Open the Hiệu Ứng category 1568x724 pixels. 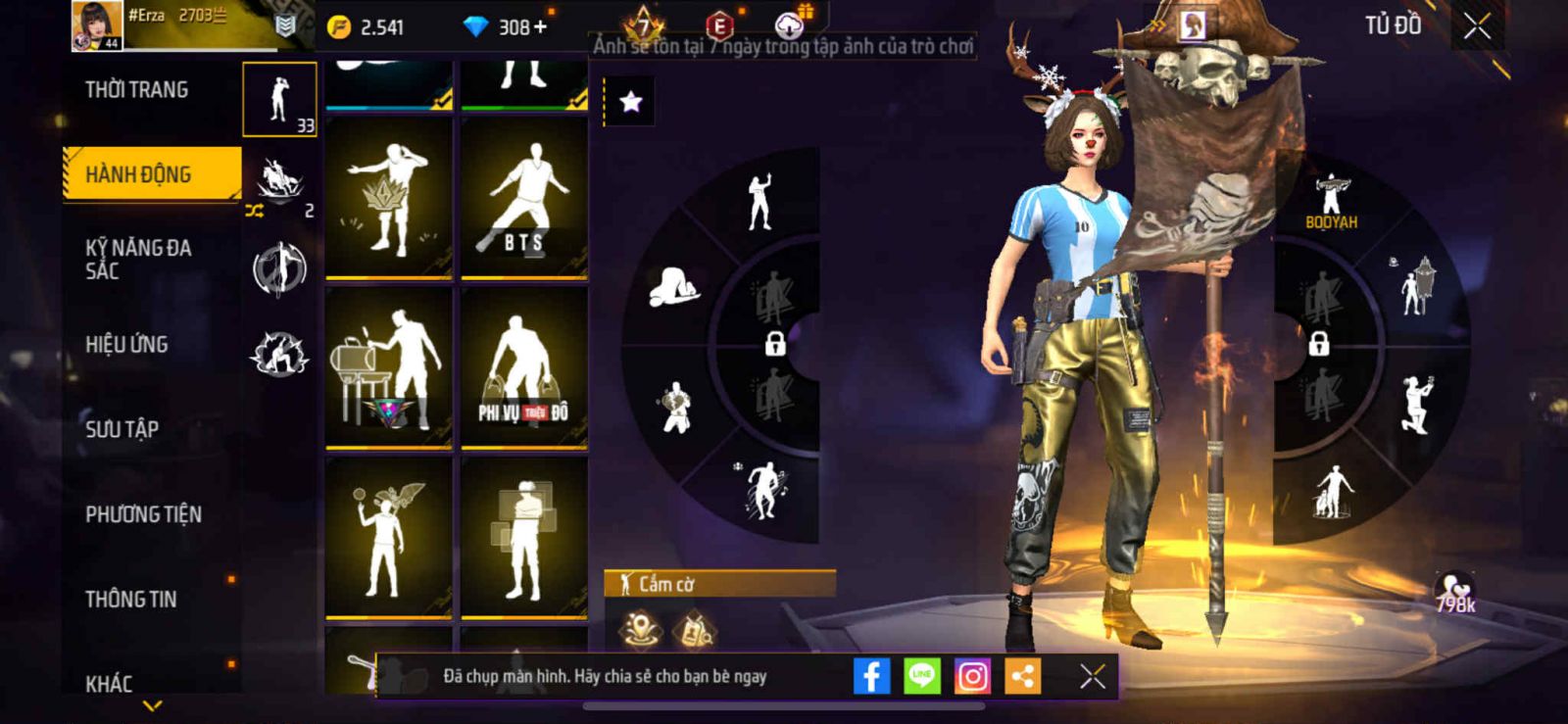[127, 345]
